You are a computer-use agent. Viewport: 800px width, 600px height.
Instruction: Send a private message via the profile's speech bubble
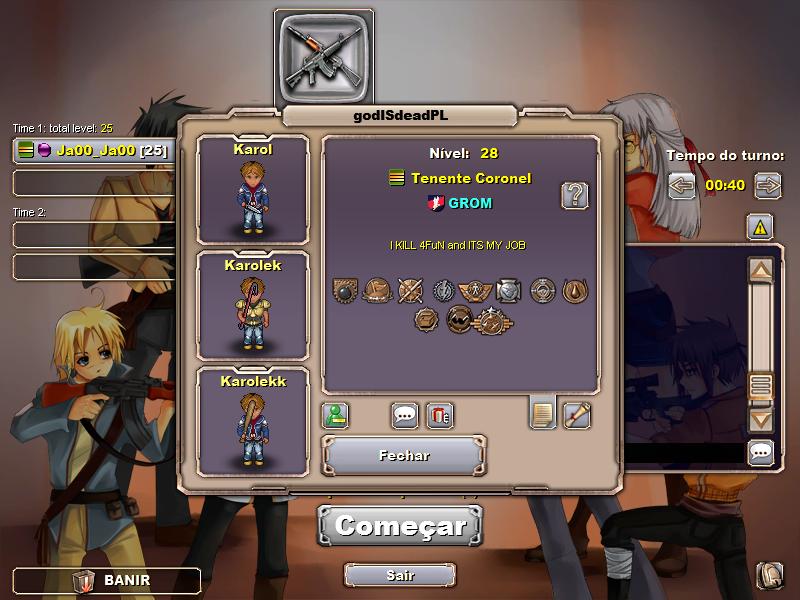coord(404,414)
